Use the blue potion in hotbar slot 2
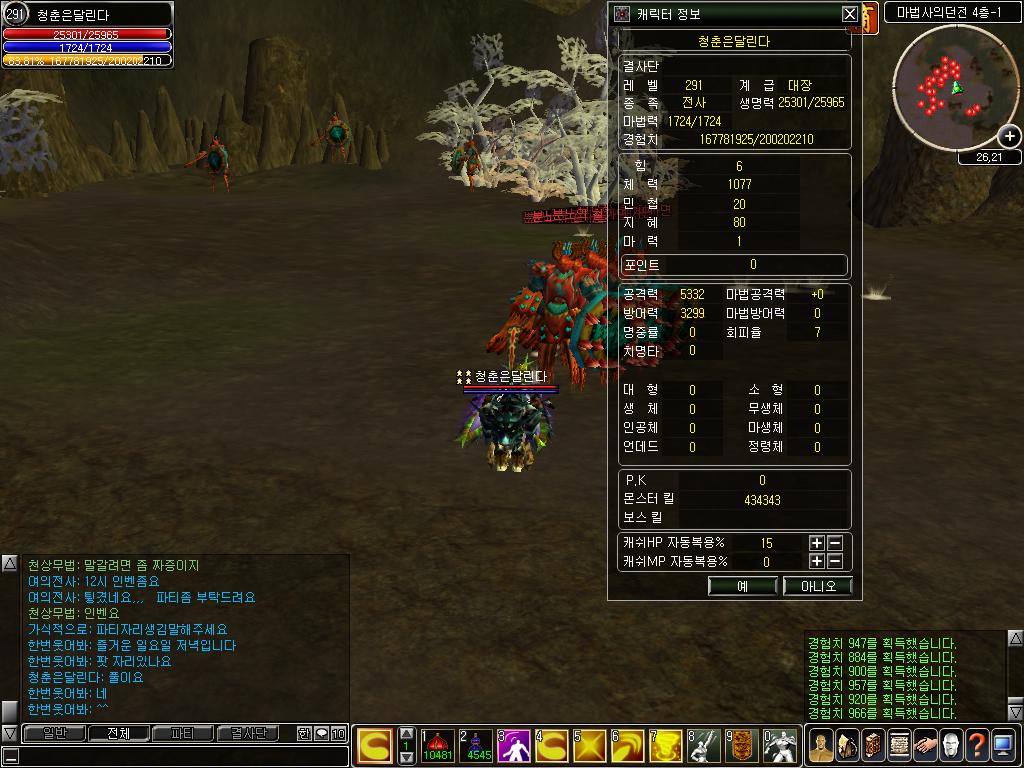1024x768 pixels. [476, 746]
